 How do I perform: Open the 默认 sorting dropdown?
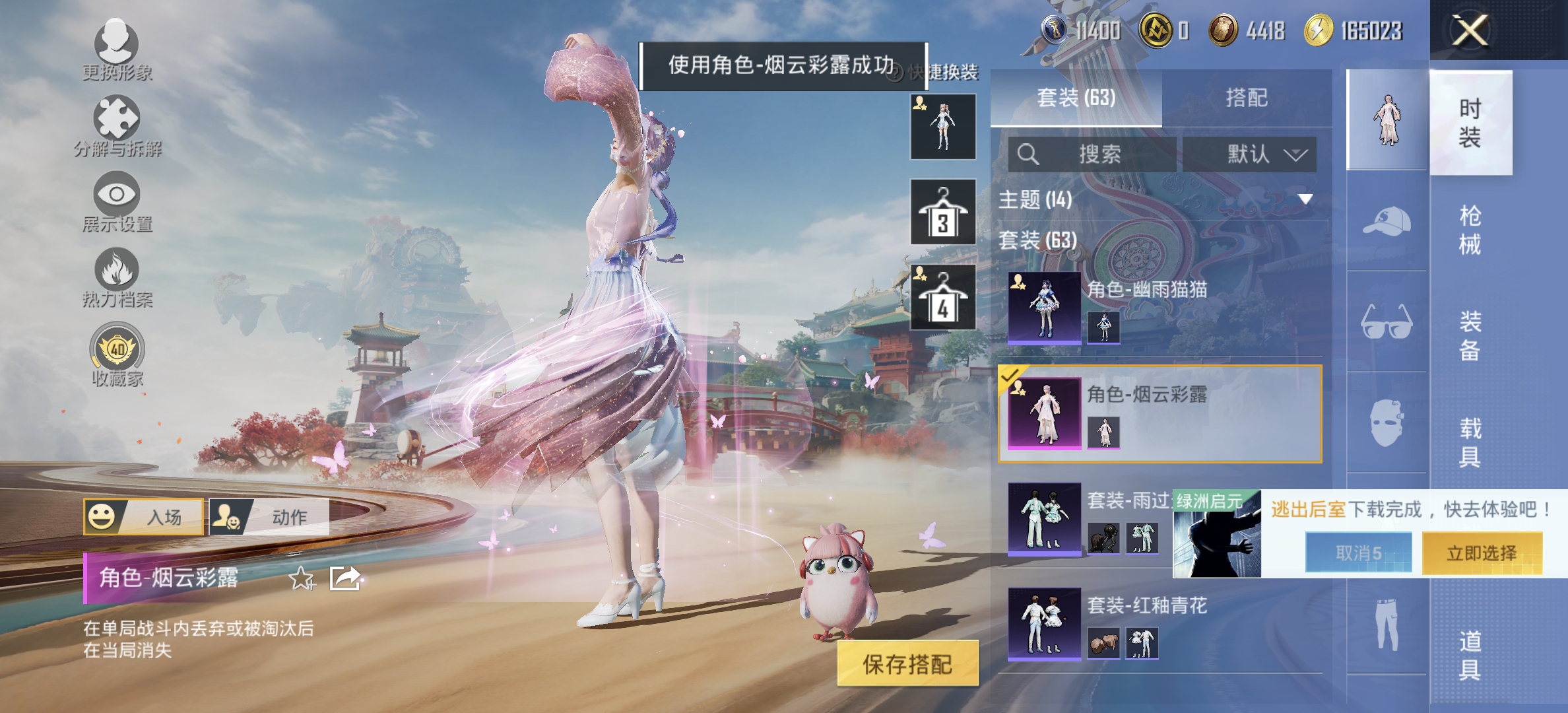pos(1249,154)
